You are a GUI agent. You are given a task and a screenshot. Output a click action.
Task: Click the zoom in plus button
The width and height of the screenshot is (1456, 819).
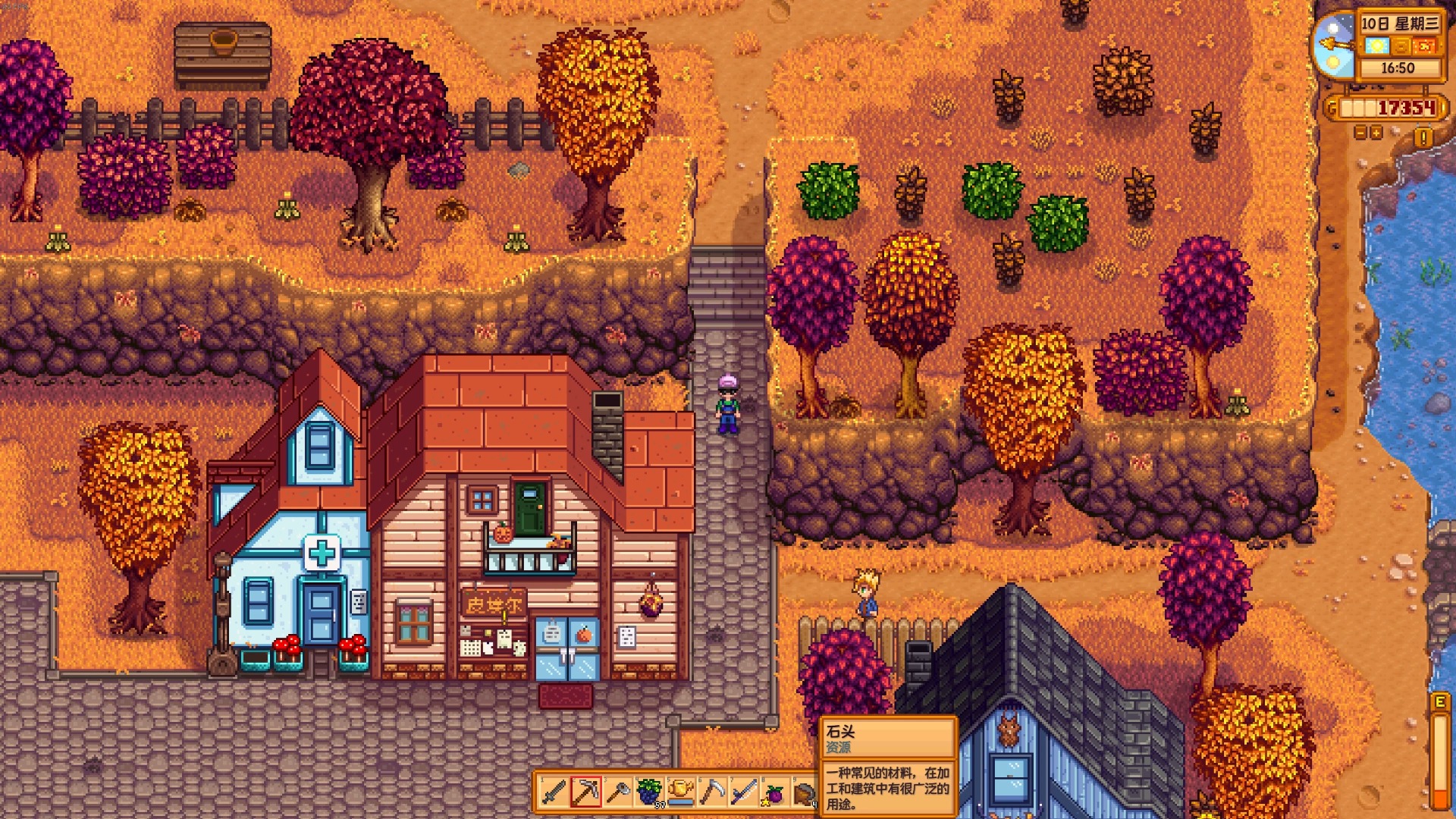point(1376,133)
